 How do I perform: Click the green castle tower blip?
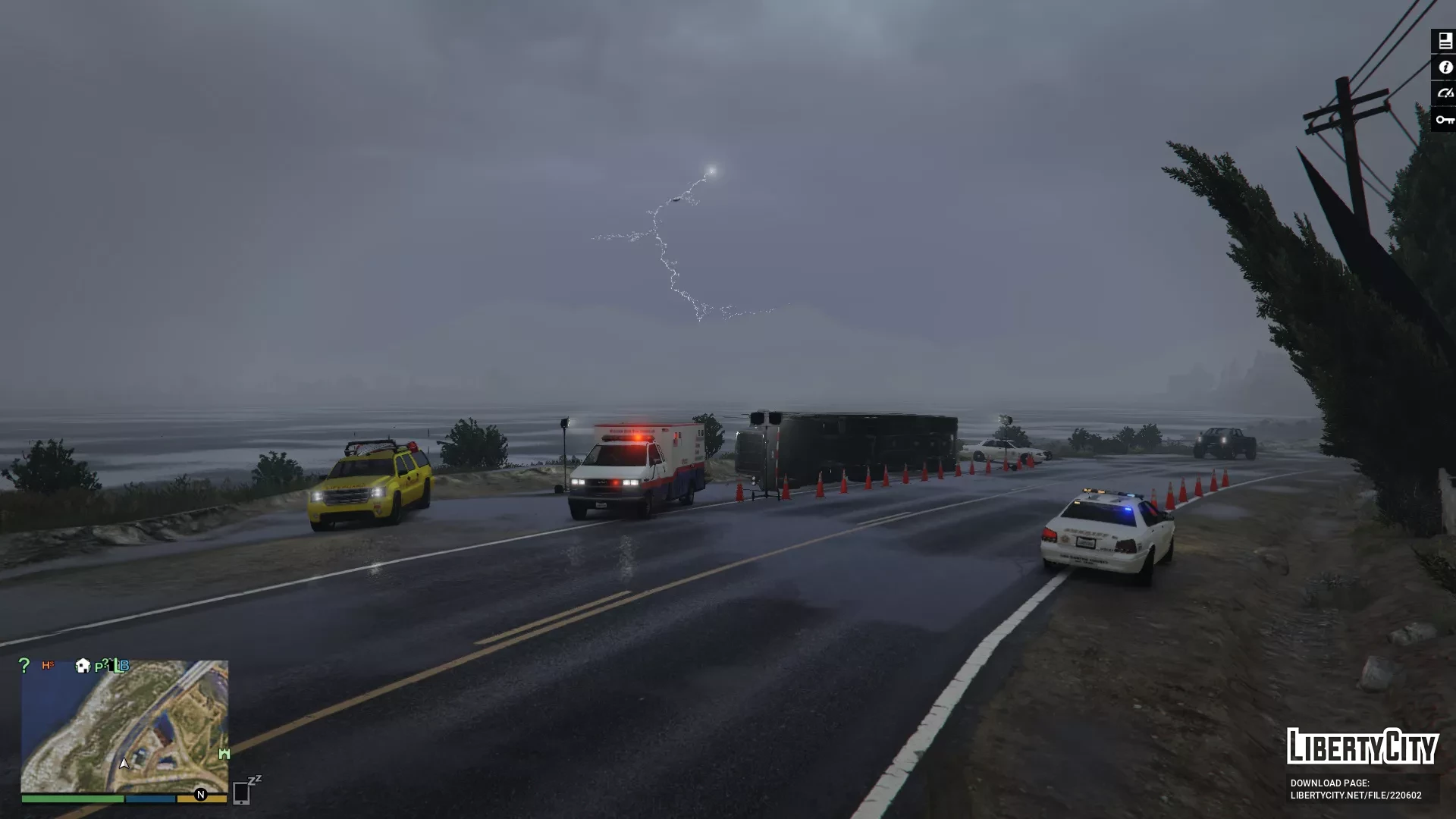pyautogui.click(x=224, y=753)
